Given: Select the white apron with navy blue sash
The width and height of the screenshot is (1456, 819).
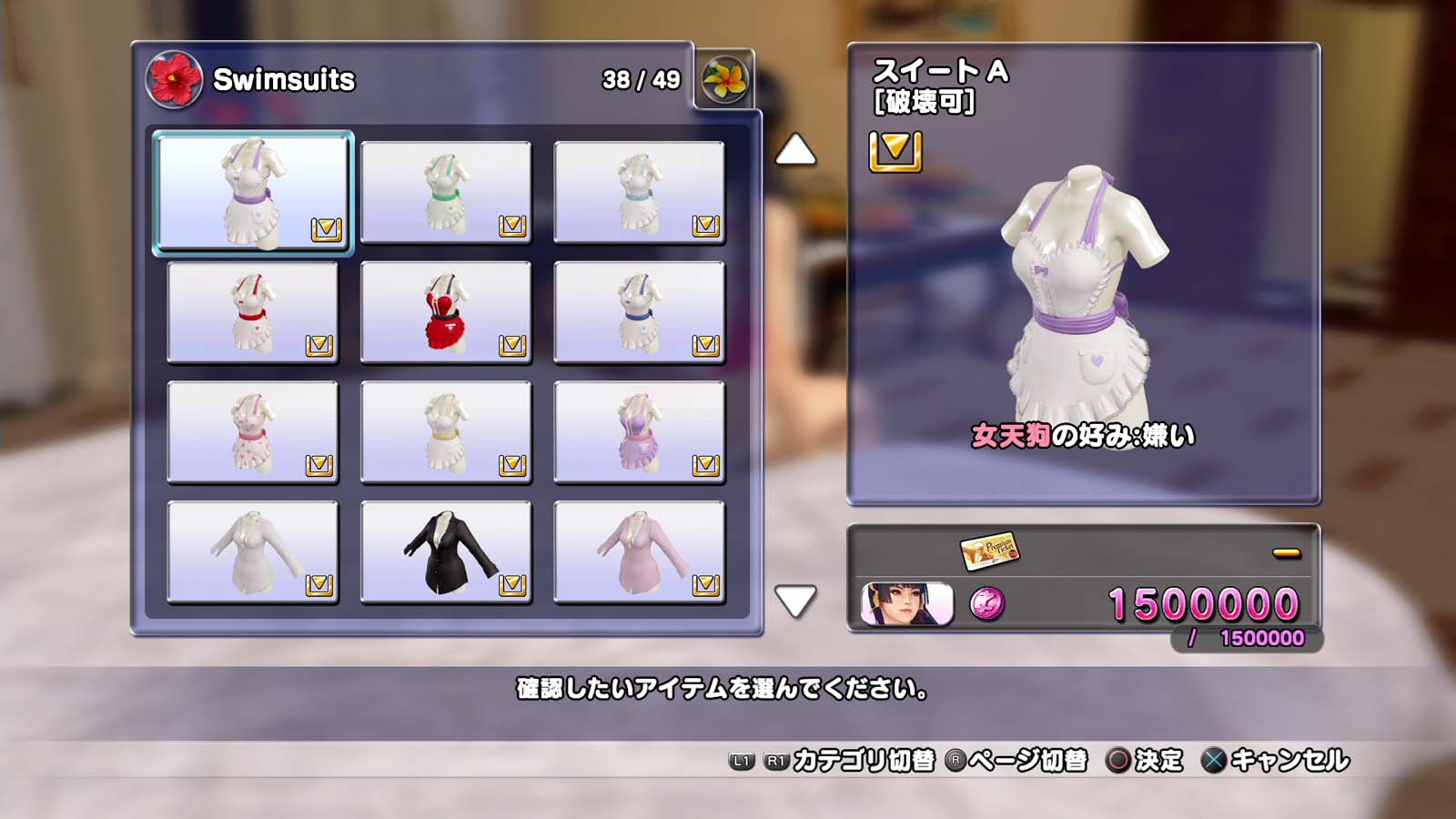Looking at the screenshot, I should [x=639, y=312].
